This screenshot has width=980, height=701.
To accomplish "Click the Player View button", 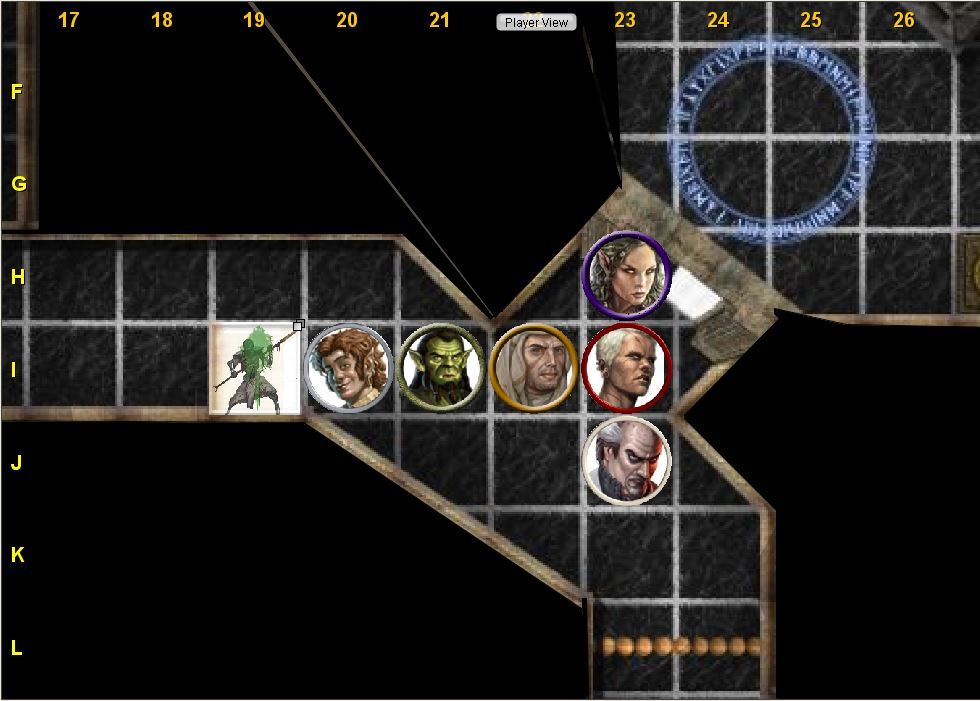I will tap(536, 22).
